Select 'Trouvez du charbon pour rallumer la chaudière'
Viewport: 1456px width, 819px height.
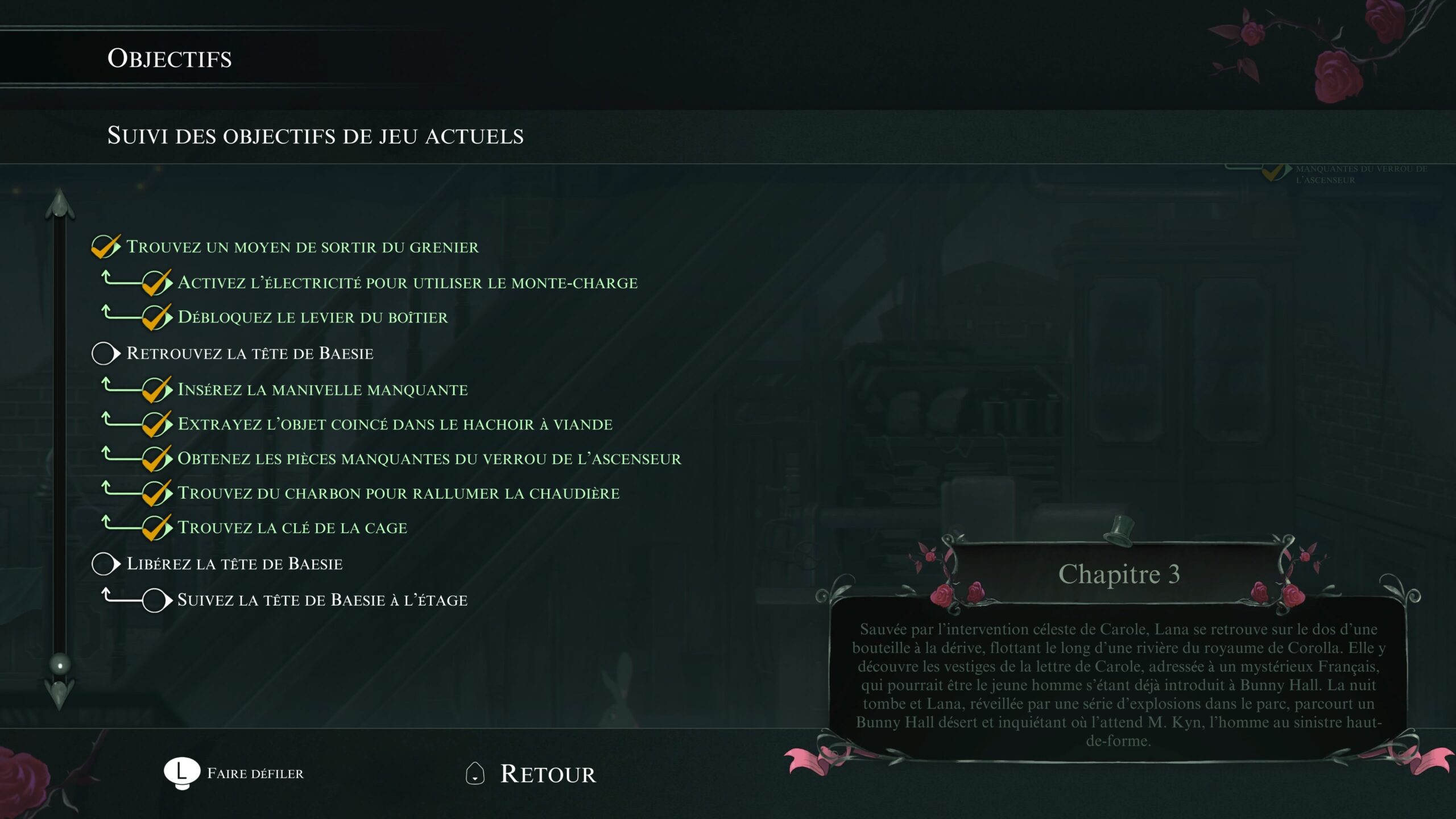398,493
